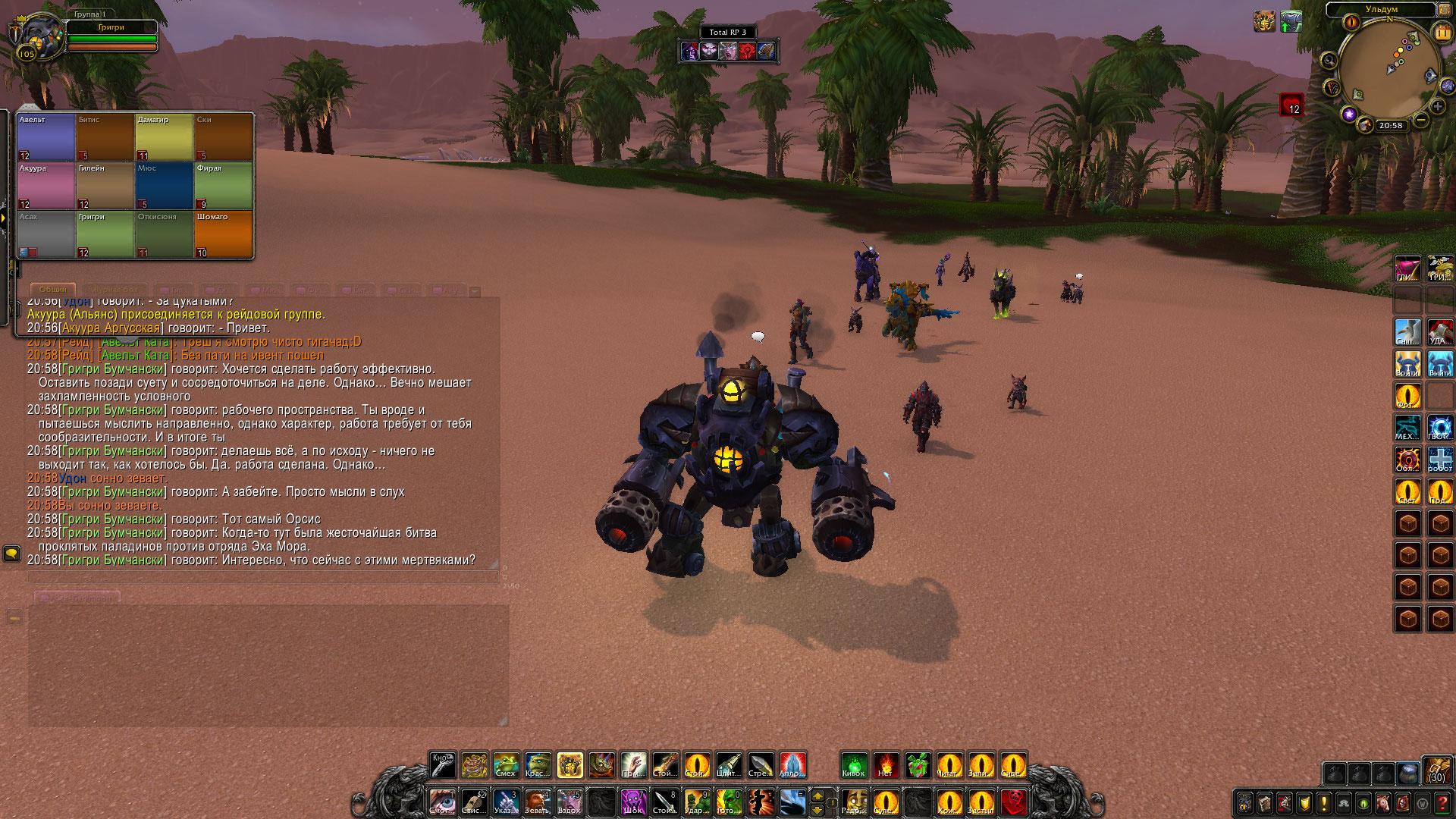Open the red question mark help button
The image size is (1456, 819).
1442,803
